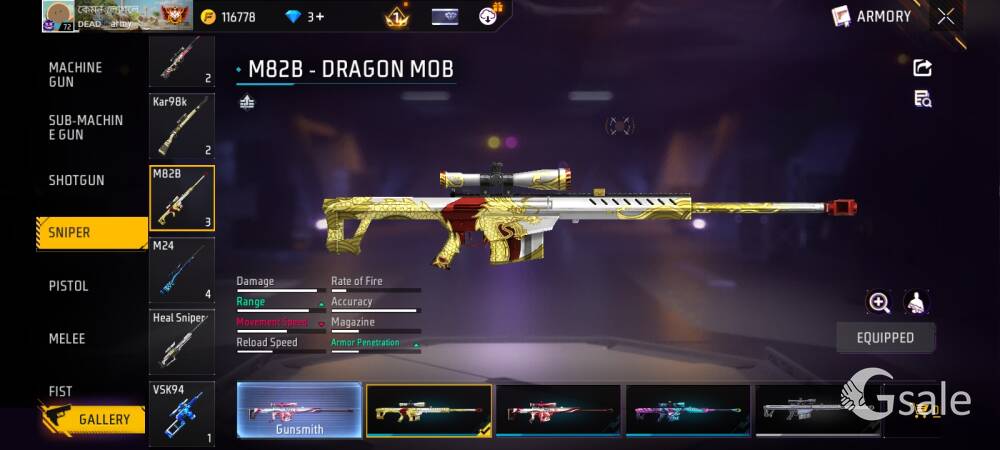Image resolution: width=1000 pixels, height=450 pixels.
Task: Choose the gold Dragon Mob skin thumbnail
Action: pos(429,410)
